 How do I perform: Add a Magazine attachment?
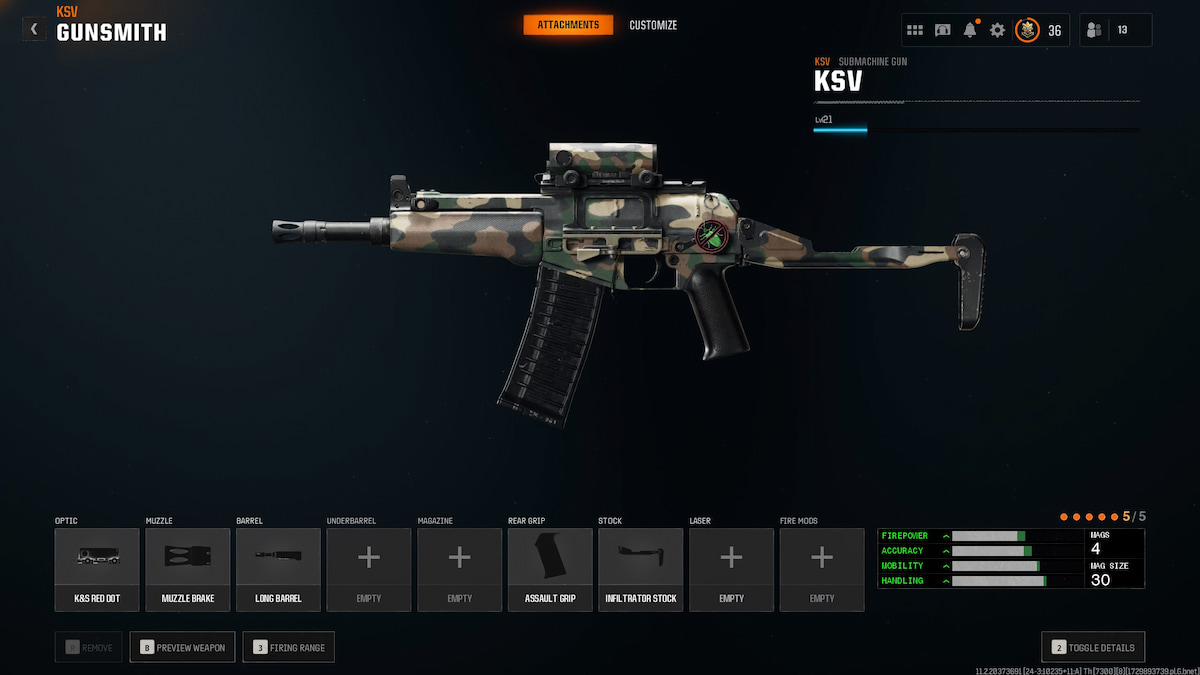click(459, 569)
